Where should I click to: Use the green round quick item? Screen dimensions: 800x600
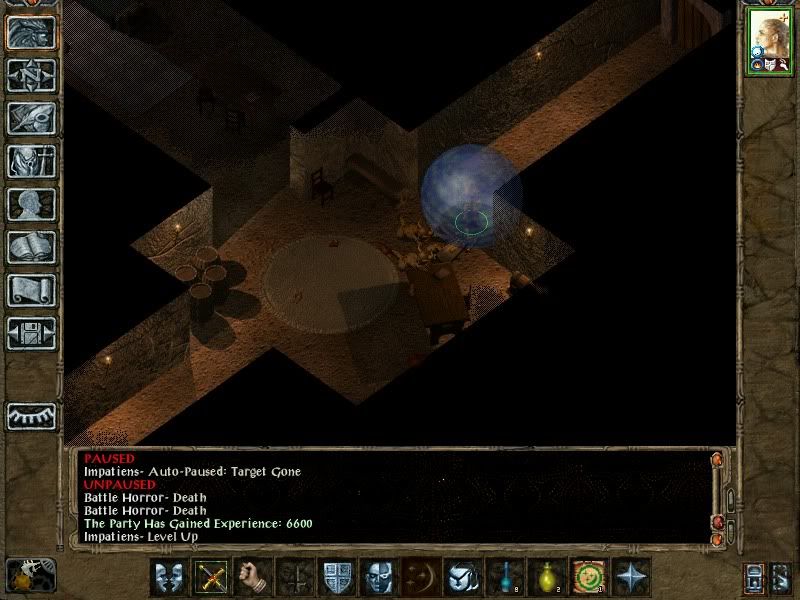(588, 577)
